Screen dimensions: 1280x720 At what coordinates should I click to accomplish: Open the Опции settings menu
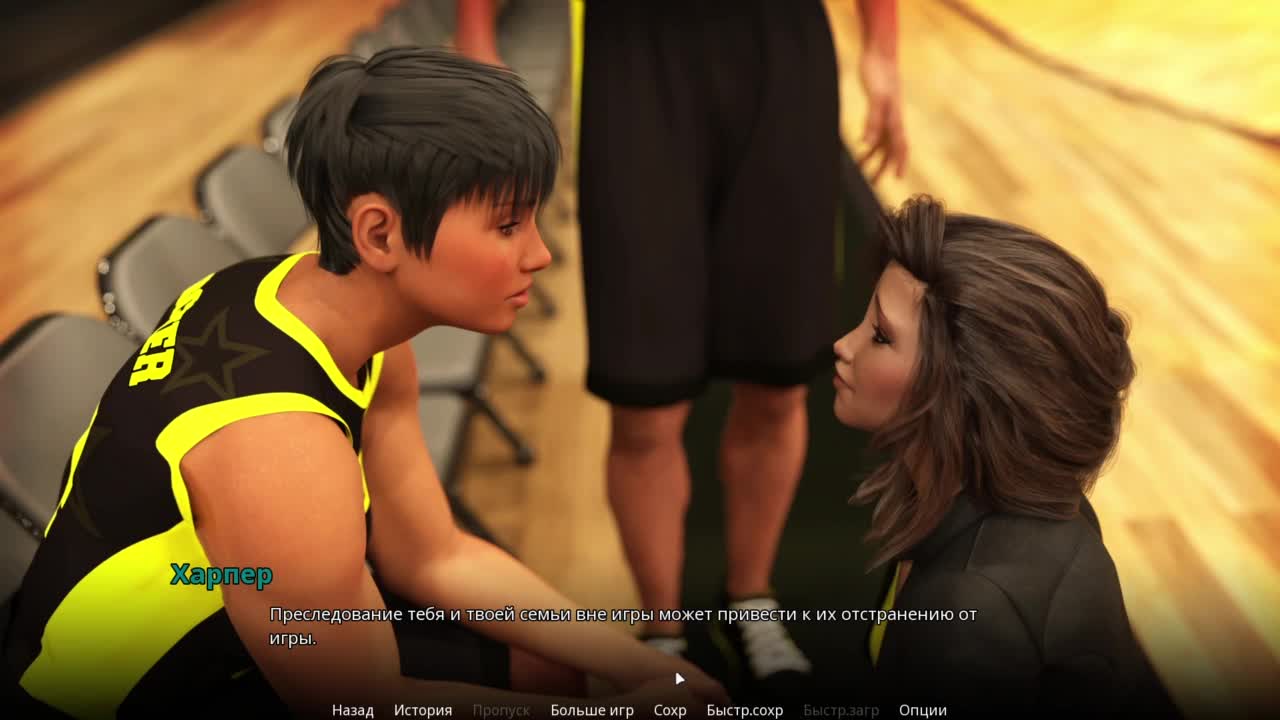tap(922, 710)
